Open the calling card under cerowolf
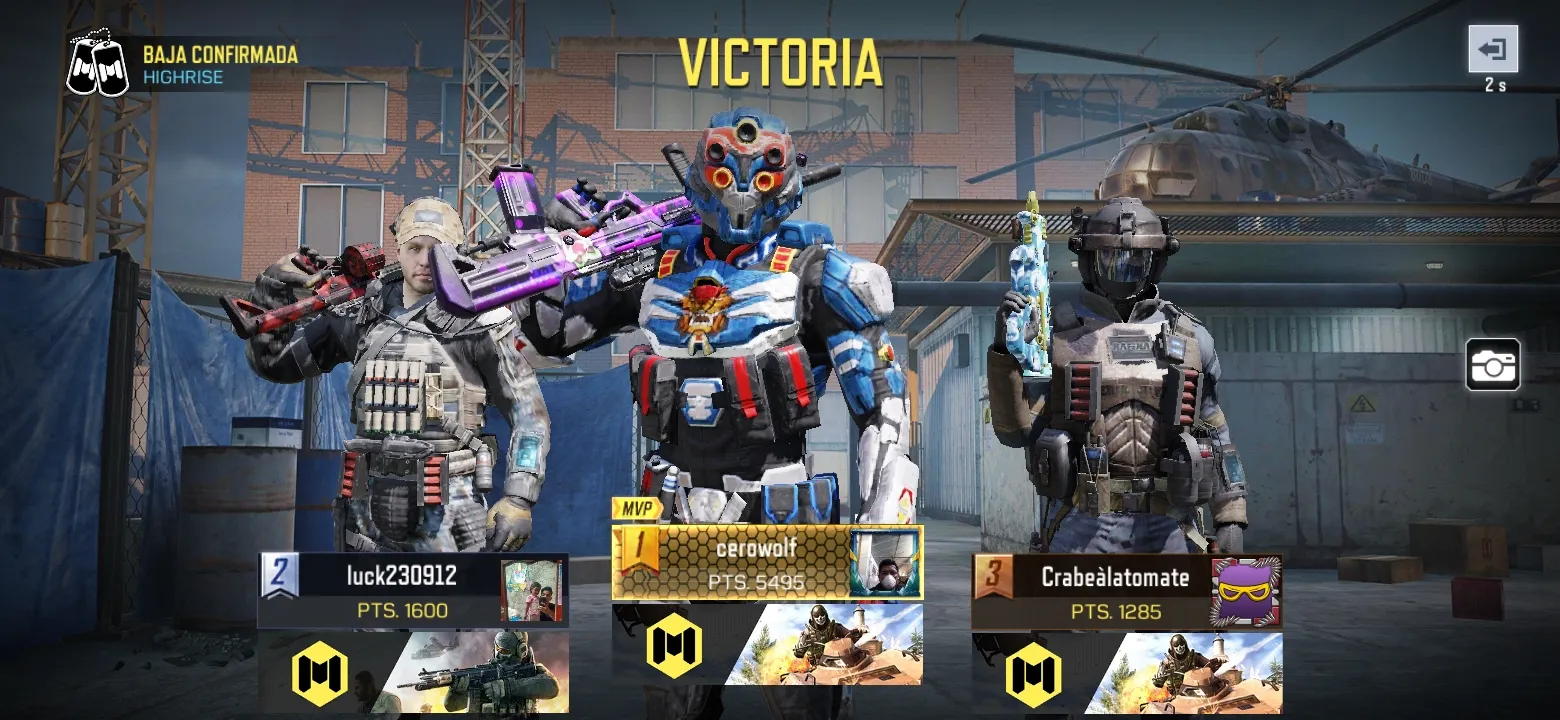The image size is (1560, 720). tap(823, 645)
